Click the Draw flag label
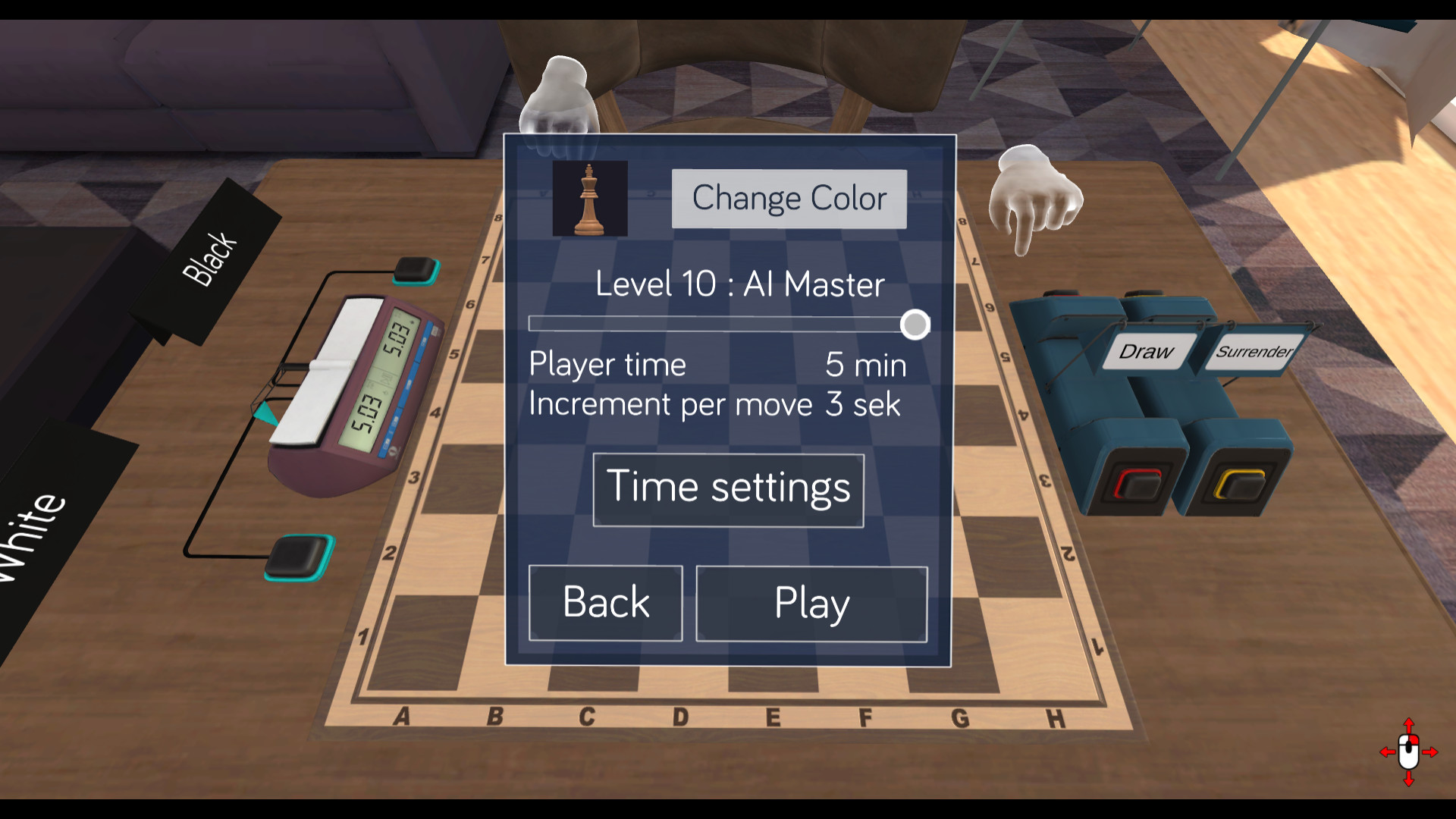This screenshot has width=1456, height=819. pyautogui.click(x=1146, y=351)
